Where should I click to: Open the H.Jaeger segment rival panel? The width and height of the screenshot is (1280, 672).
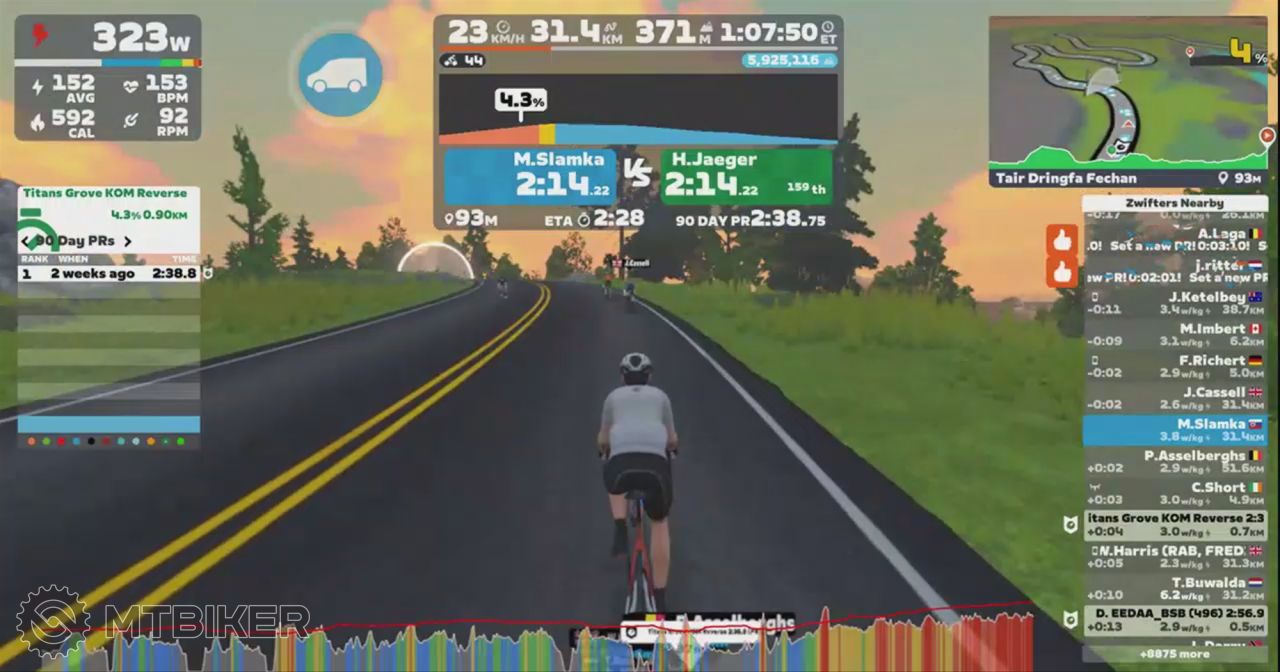coord(746,177)
